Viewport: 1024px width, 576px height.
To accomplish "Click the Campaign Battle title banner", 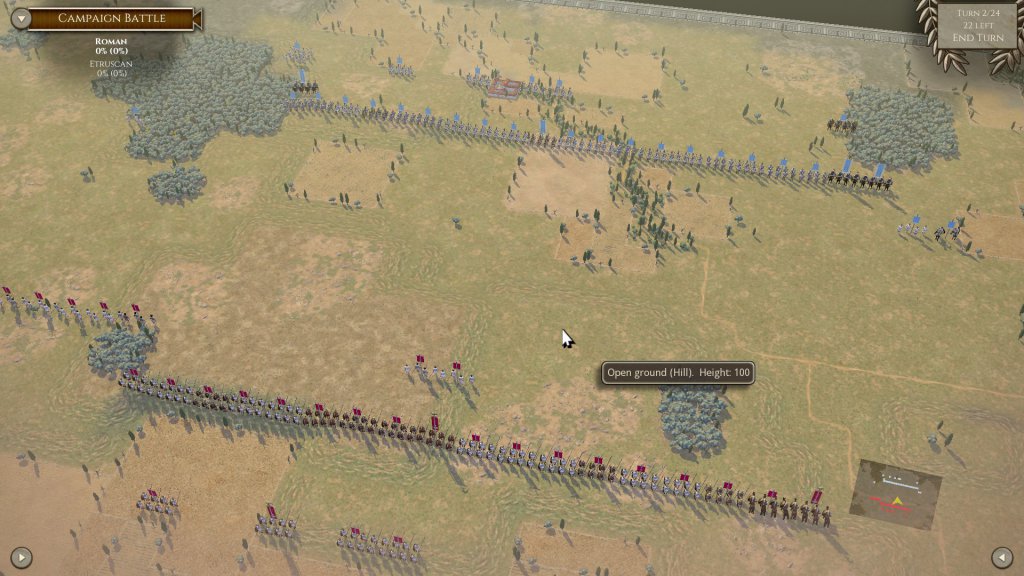I will point(110,18).
